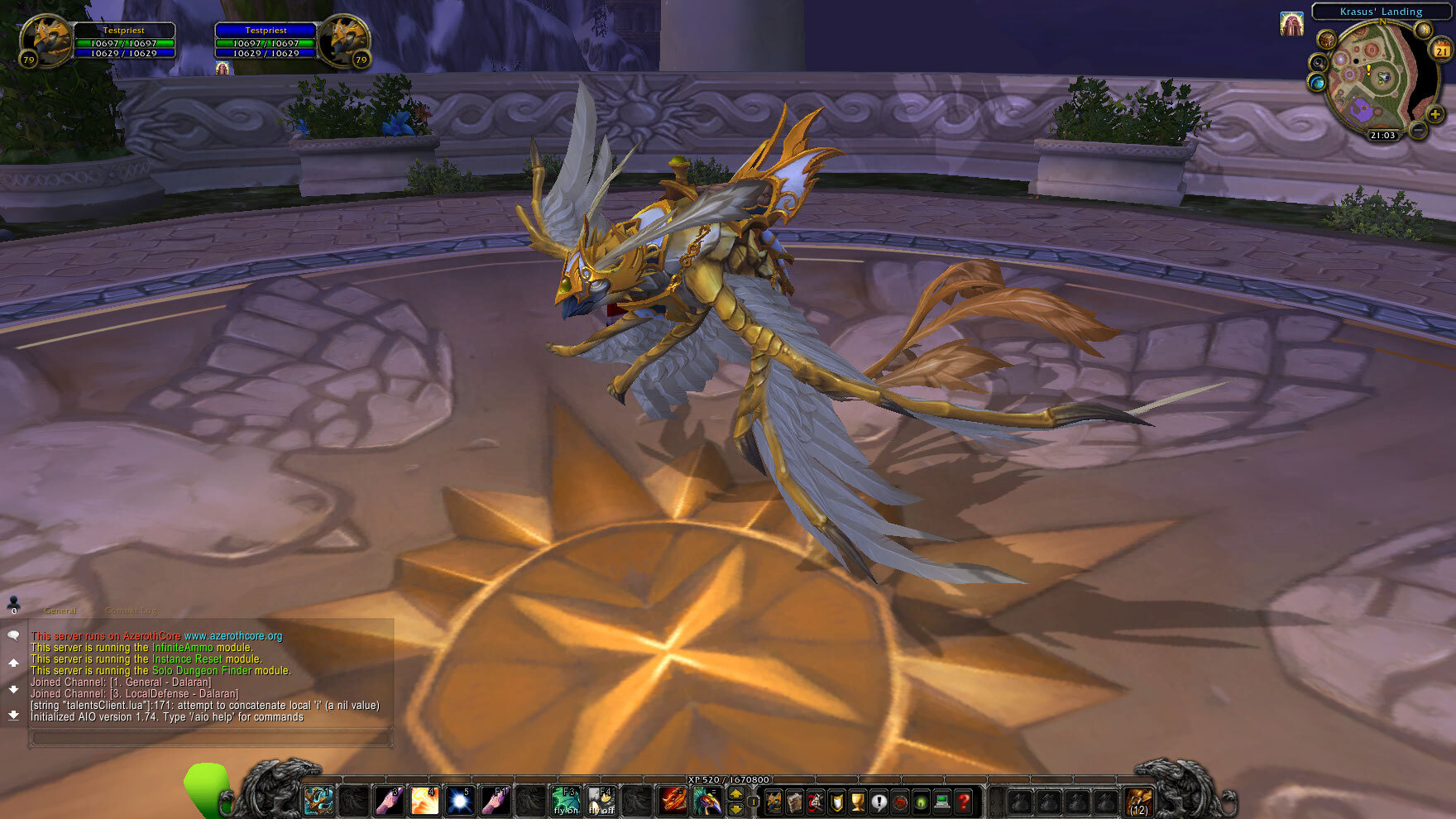Open Character Info via the helmet icon
The width and height of the screenshot is (1456, 819).
coord(774,801)
